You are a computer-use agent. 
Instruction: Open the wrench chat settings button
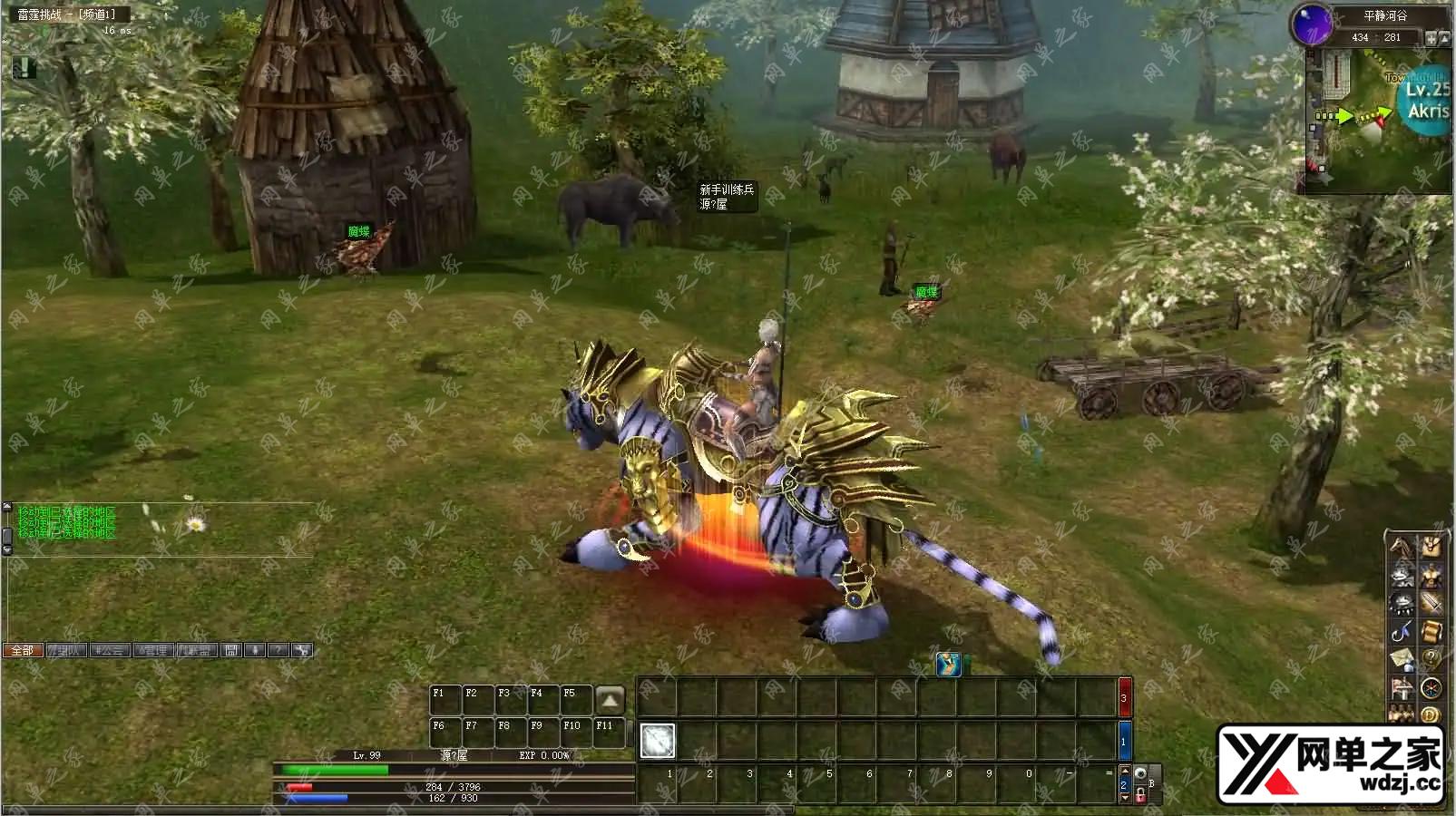click(x=302, y=650)
